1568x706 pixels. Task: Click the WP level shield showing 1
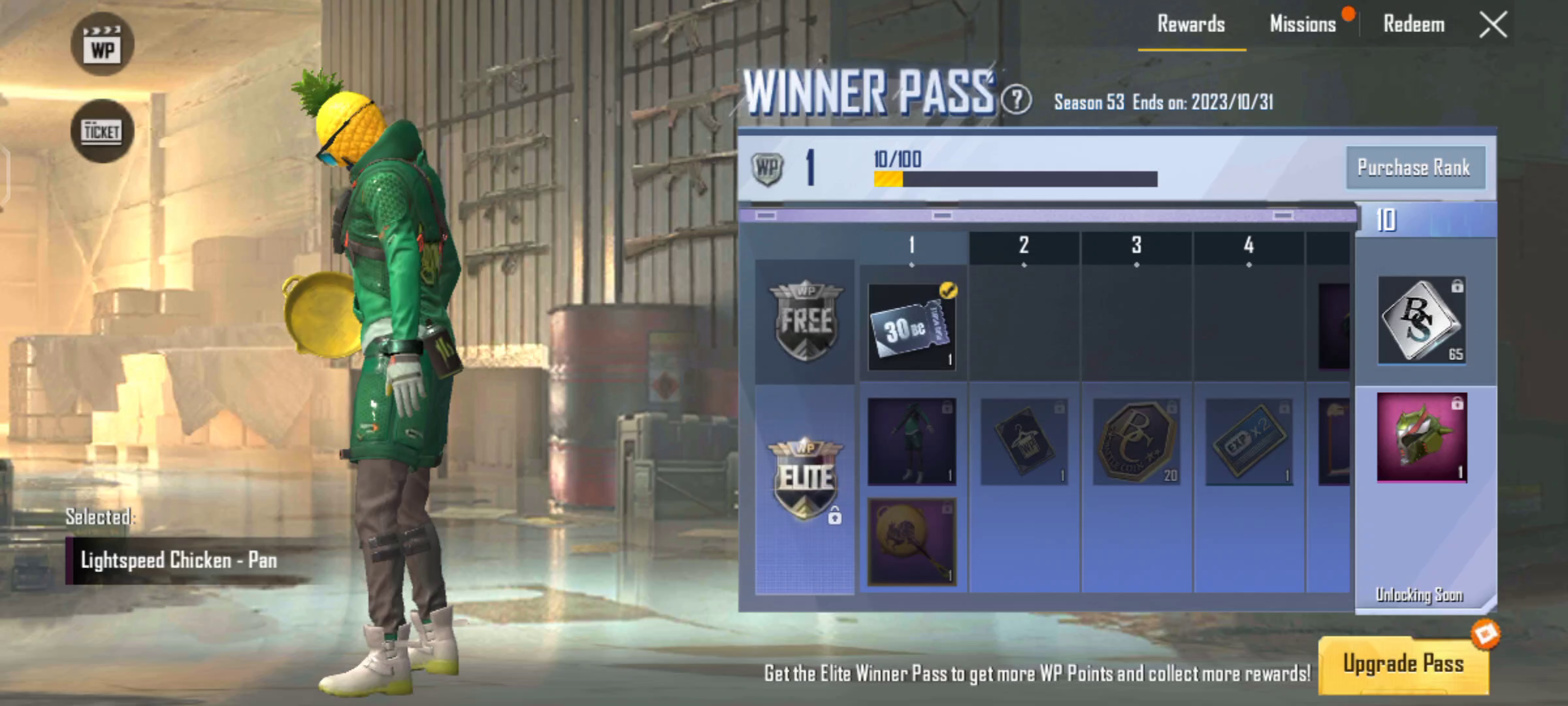768,169
